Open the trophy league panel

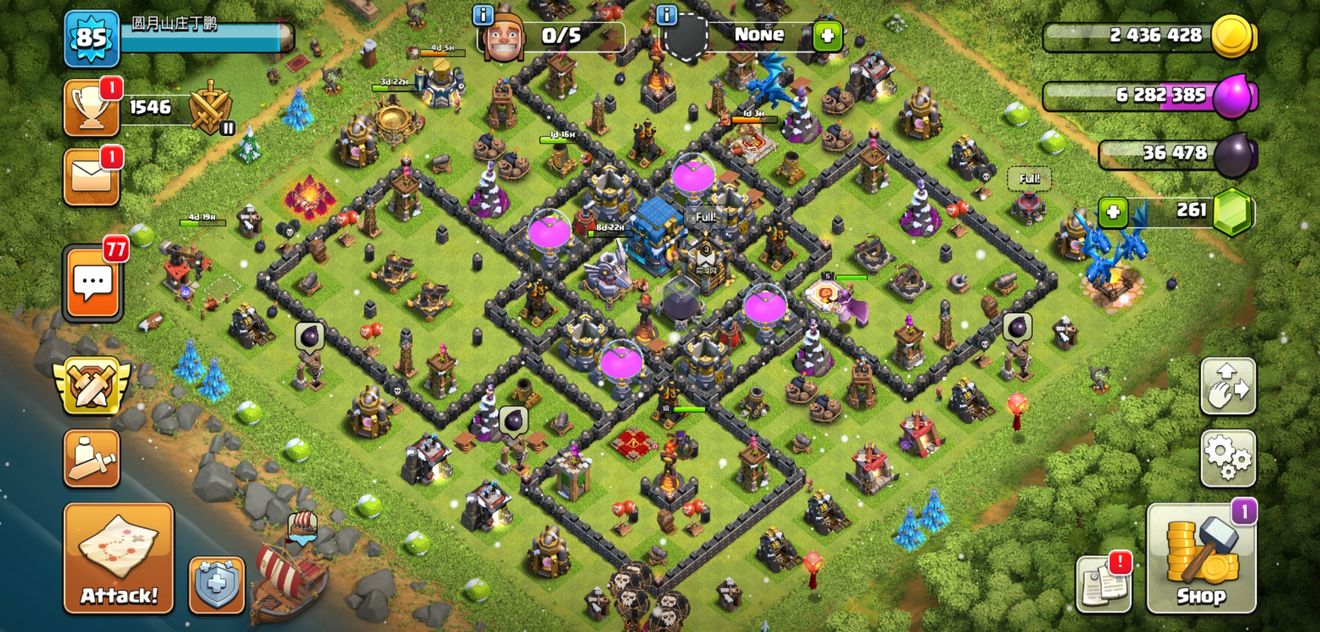click(92, 107)
